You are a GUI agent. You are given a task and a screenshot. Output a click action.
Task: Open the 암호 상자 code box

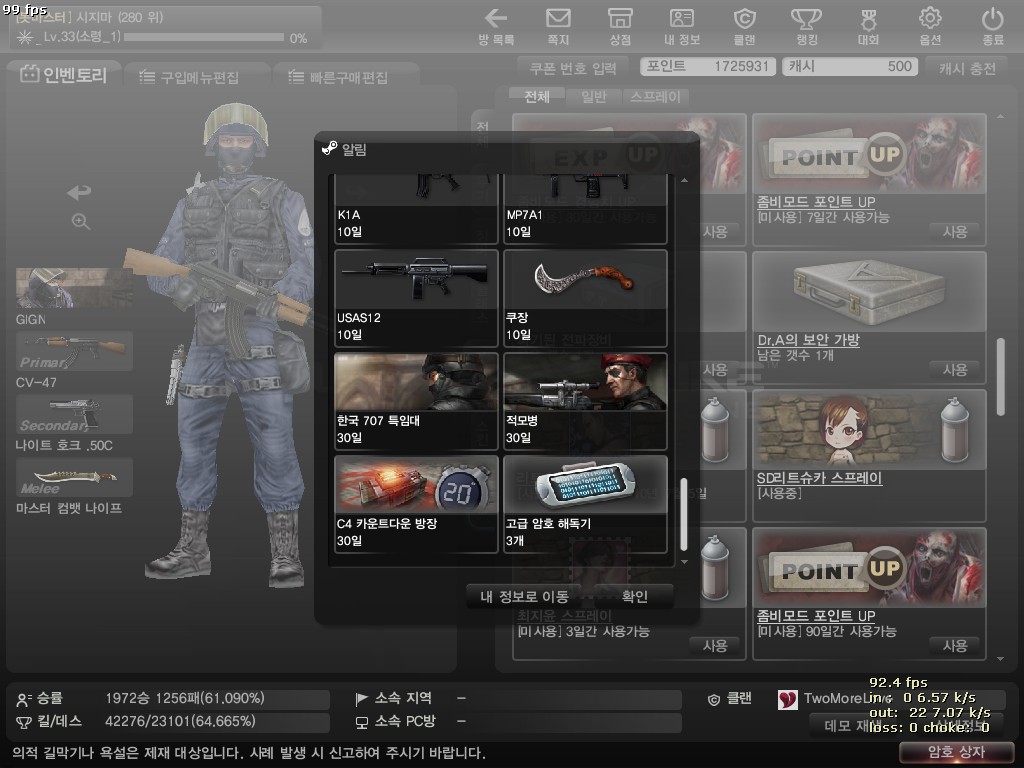956,752
